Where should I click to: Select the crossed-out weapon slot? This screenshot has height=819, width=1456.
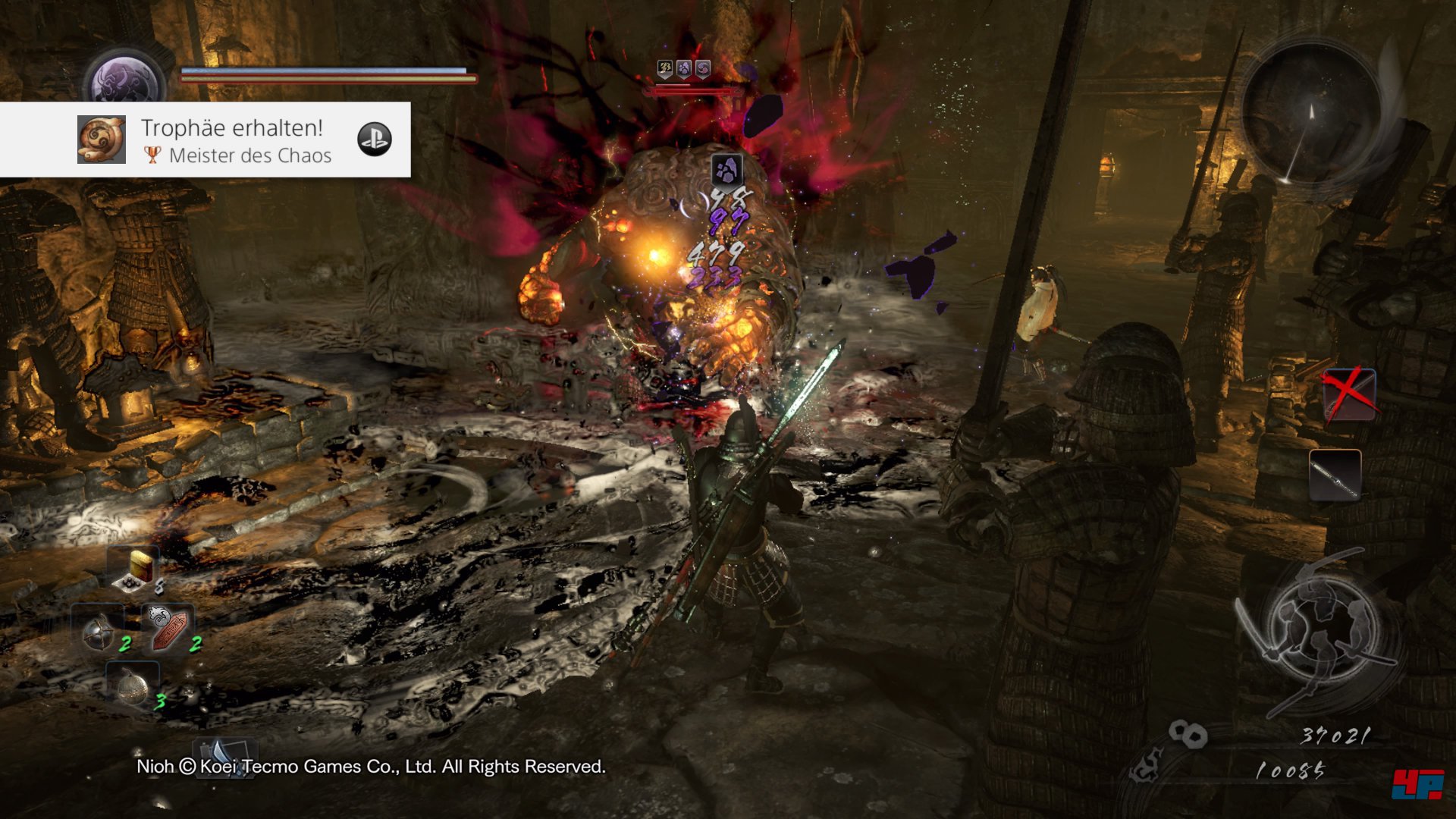1349,395
